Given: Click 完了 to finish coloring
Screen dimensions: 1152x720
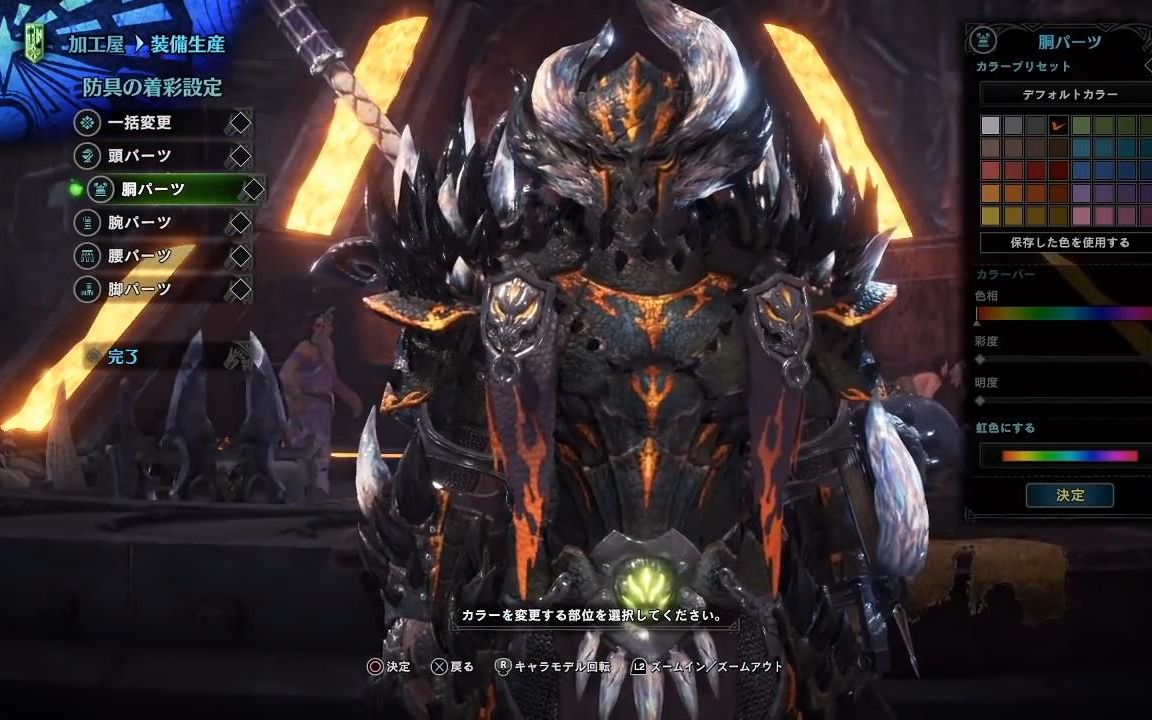Looking at the screenshot, I should click(125, 356).
